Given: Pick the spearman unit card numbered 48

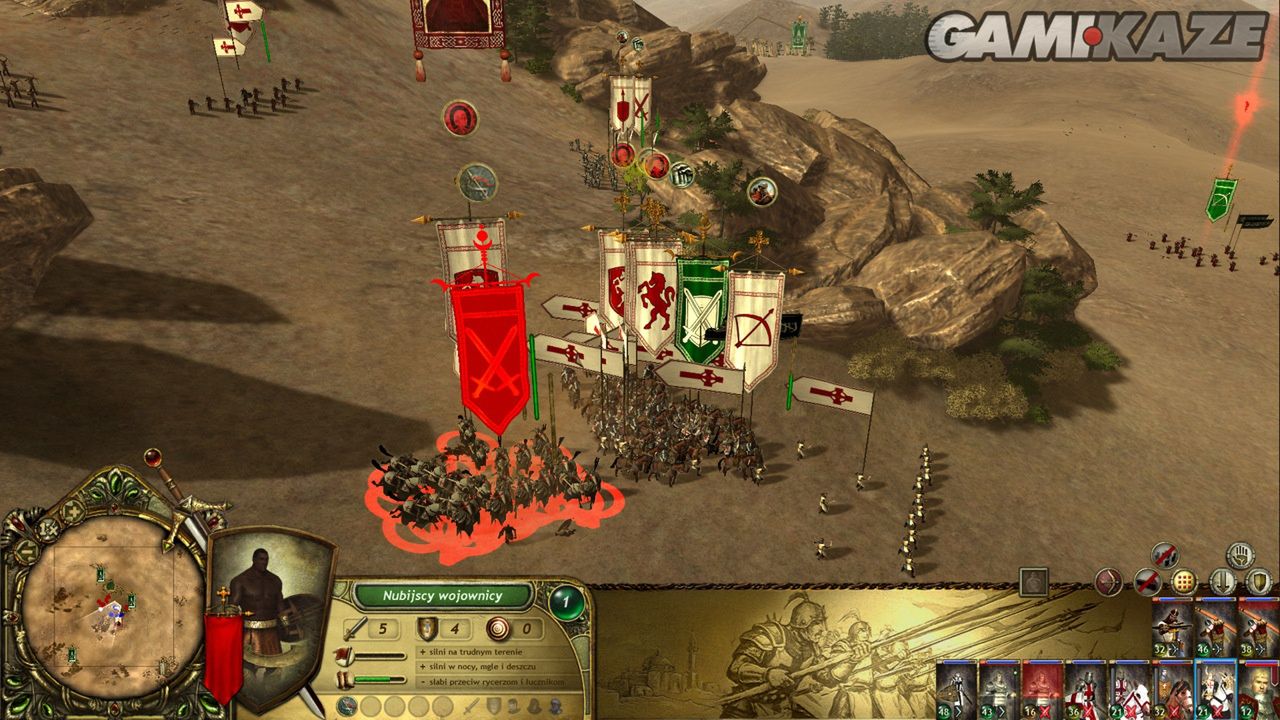Looking at the screenshot, I should [x=956, y=689].
